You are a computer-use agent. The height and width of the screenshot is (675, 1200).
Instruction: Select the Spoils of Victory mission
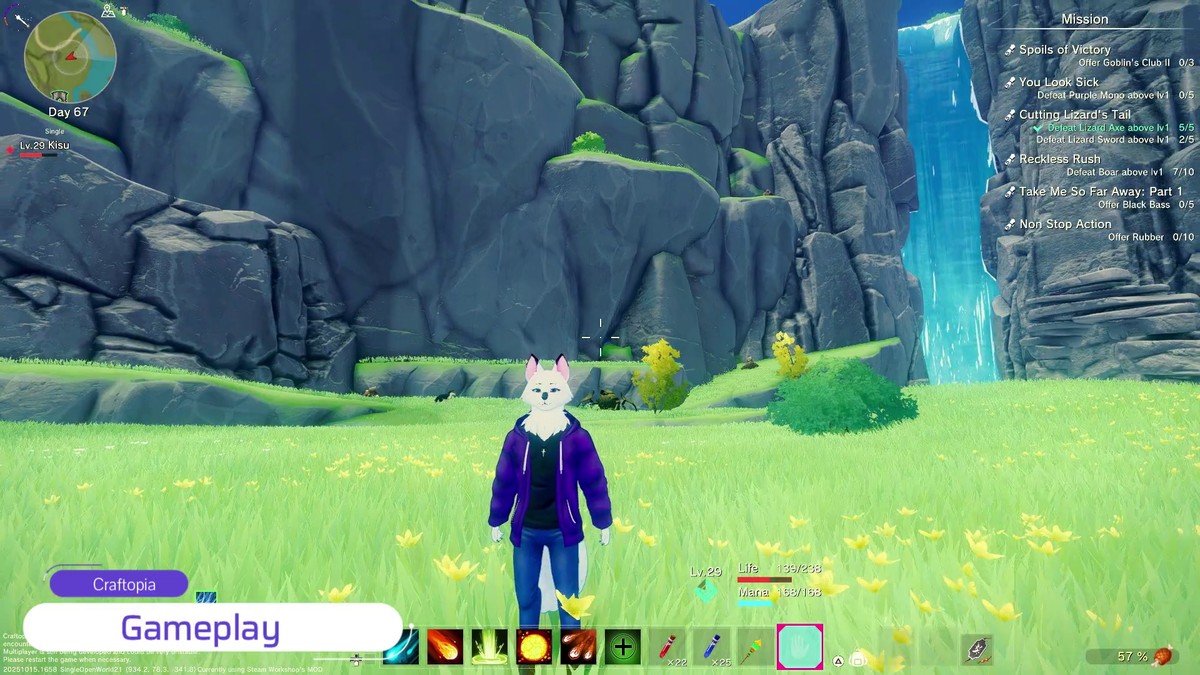click(x=1064, y=50)
